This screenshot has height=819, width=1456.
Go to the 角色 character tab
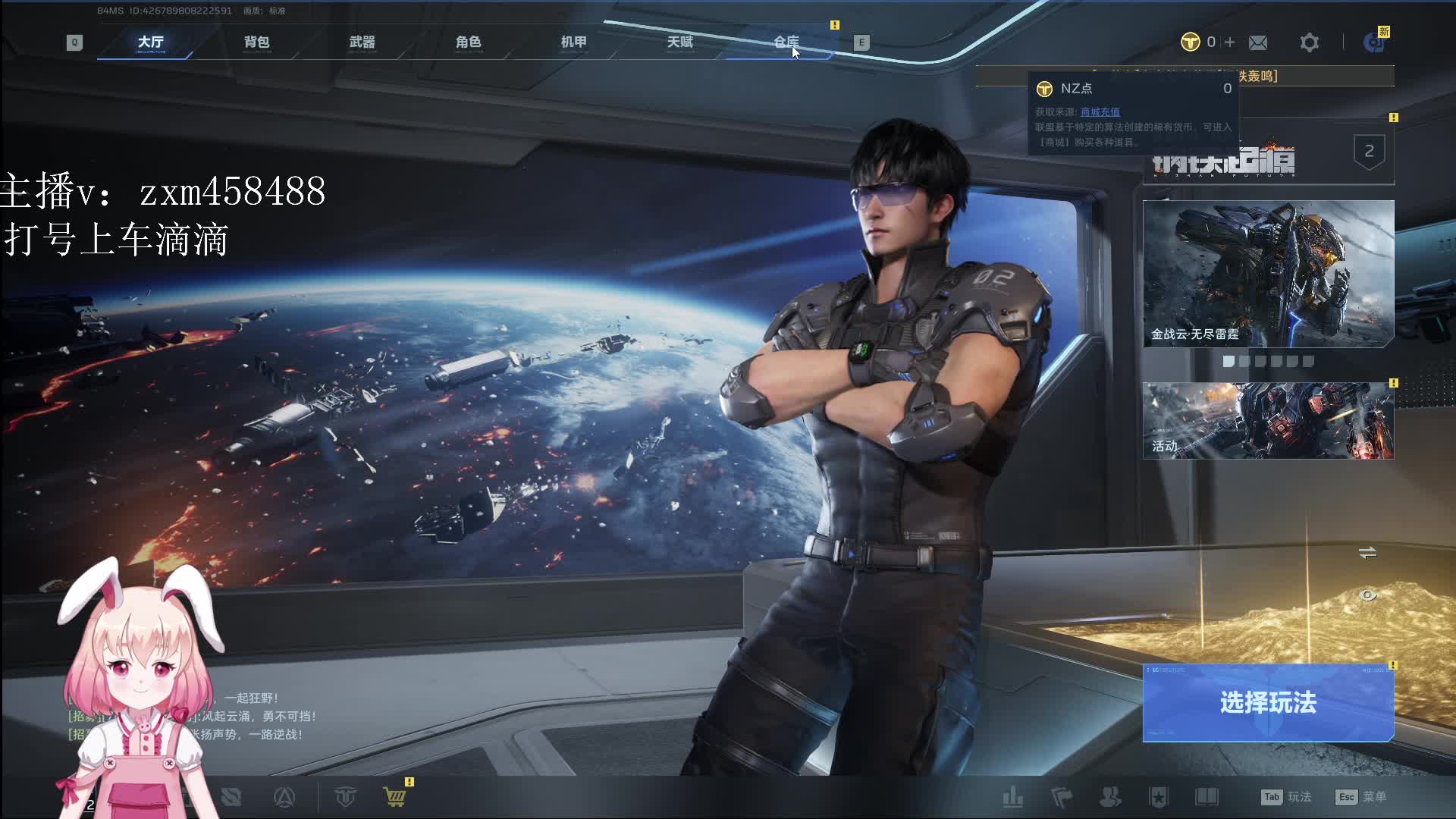coord(468,42)
